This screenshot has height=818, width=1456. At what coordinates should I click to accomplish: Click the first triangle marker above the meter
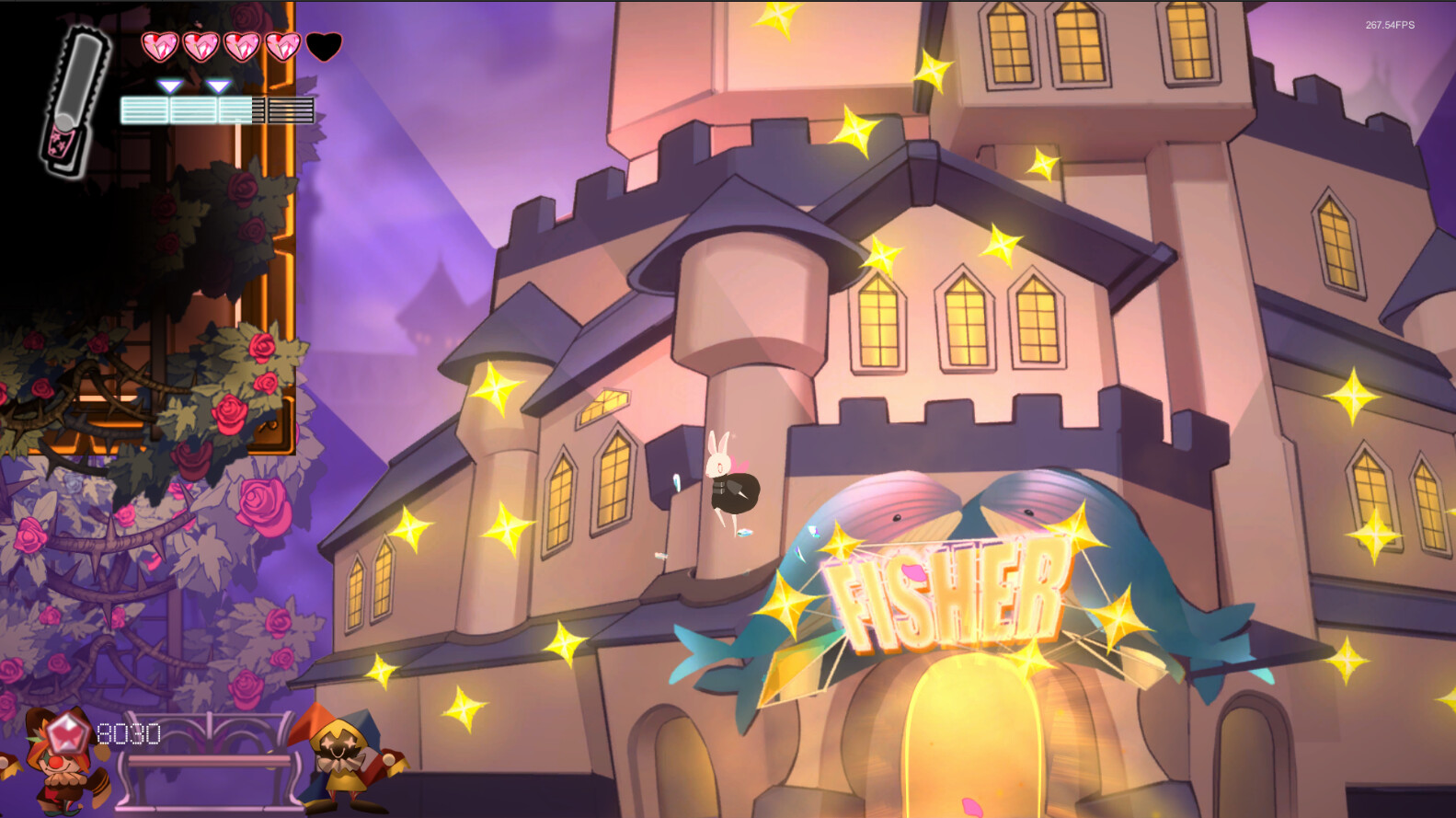(169, 83)
